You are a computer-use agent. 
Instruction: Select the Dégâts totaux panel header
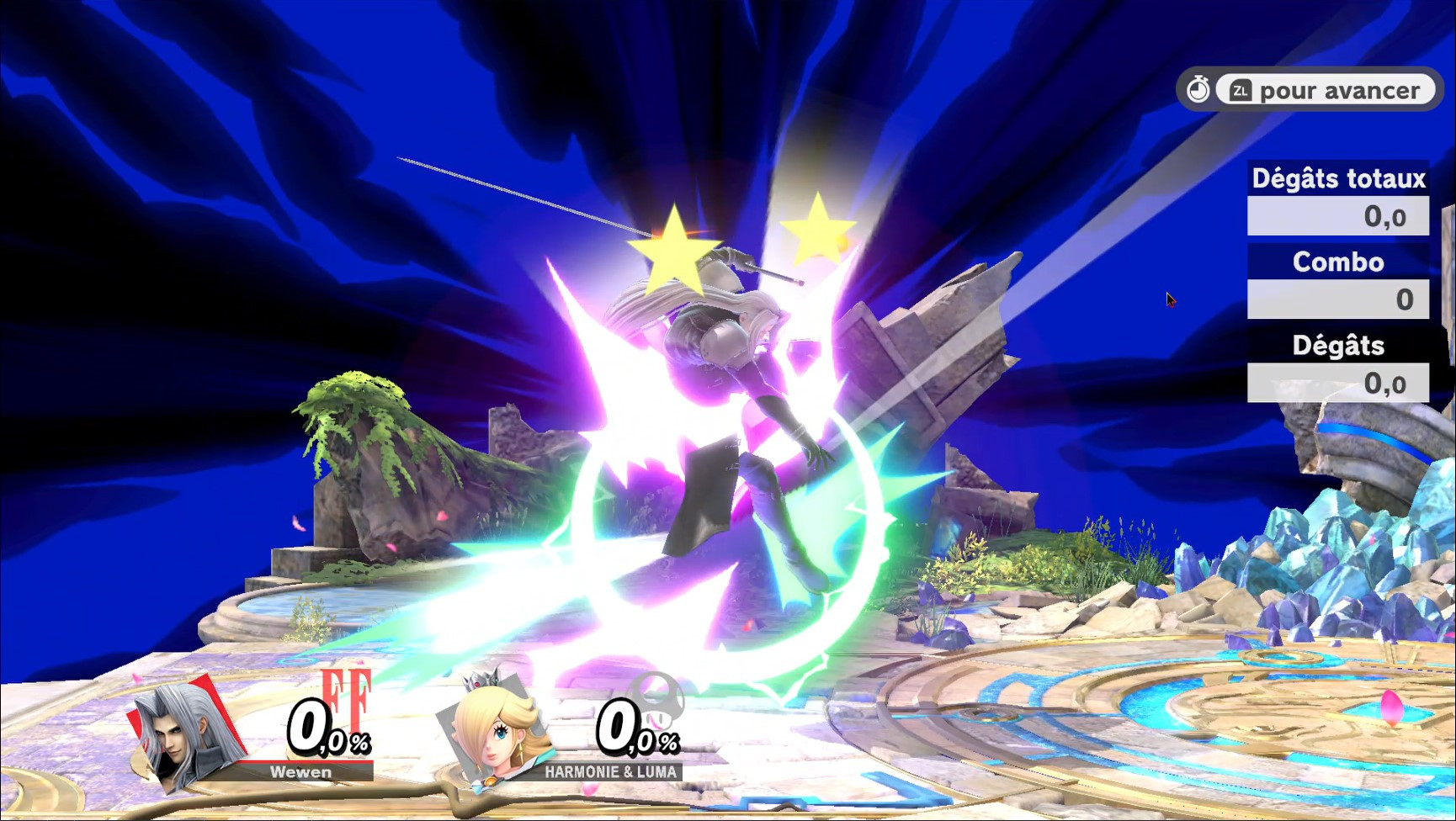pyautogui.click(x=1337, y=179)
